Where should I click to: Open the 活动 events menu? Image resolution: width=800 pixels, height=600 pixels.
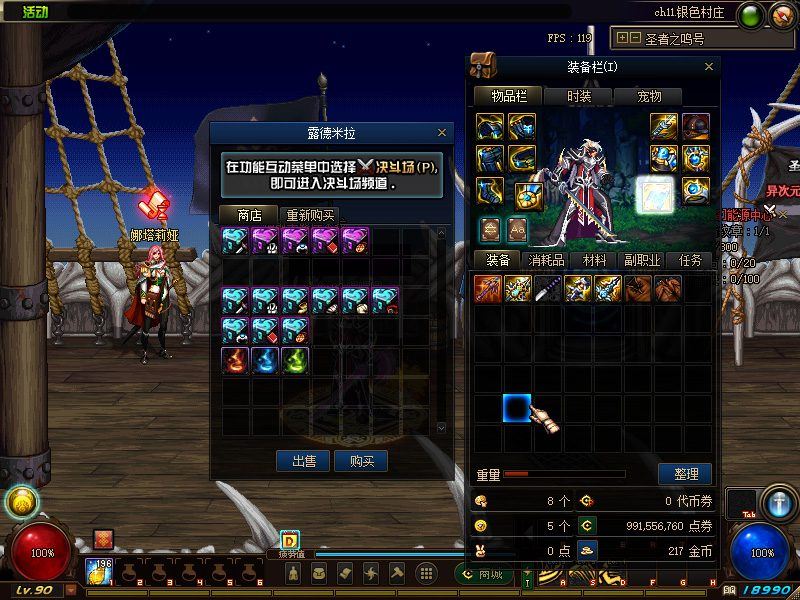(35, 13)
